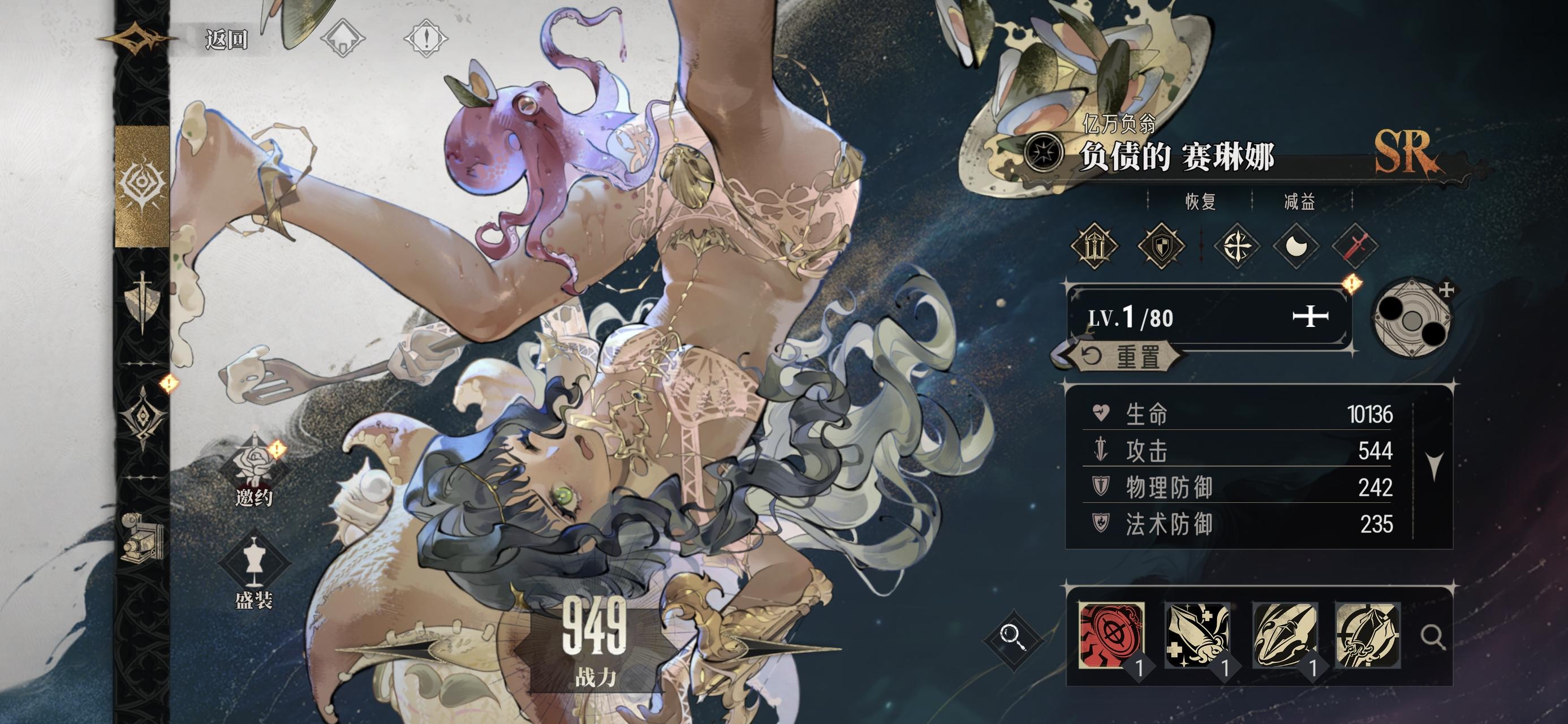
Task: View the shield emblem trait icon
Action: click(1161, 247)
